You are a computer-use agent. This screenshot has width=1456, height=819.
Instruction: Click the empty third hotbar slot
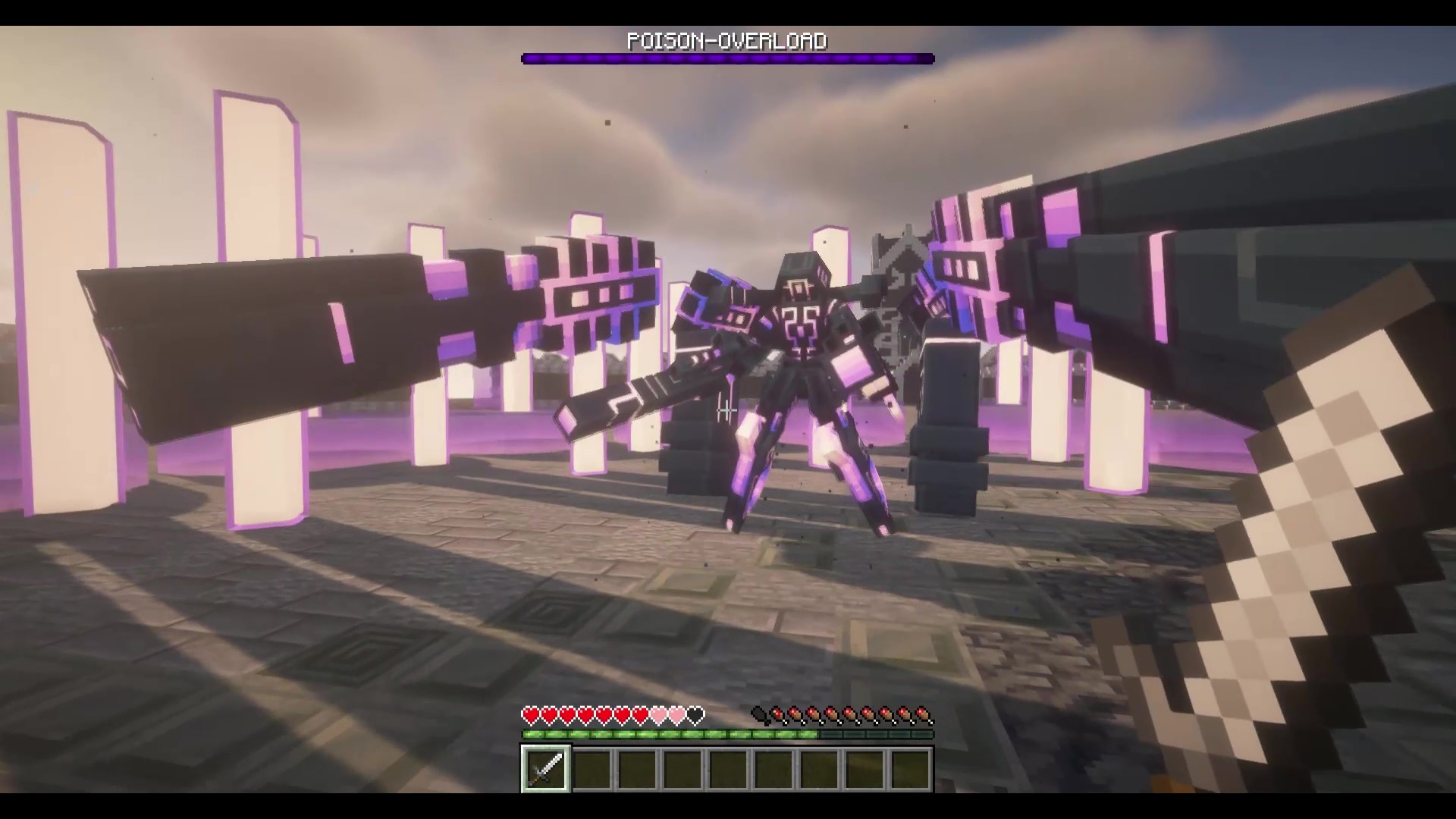(x=635, y=769)
